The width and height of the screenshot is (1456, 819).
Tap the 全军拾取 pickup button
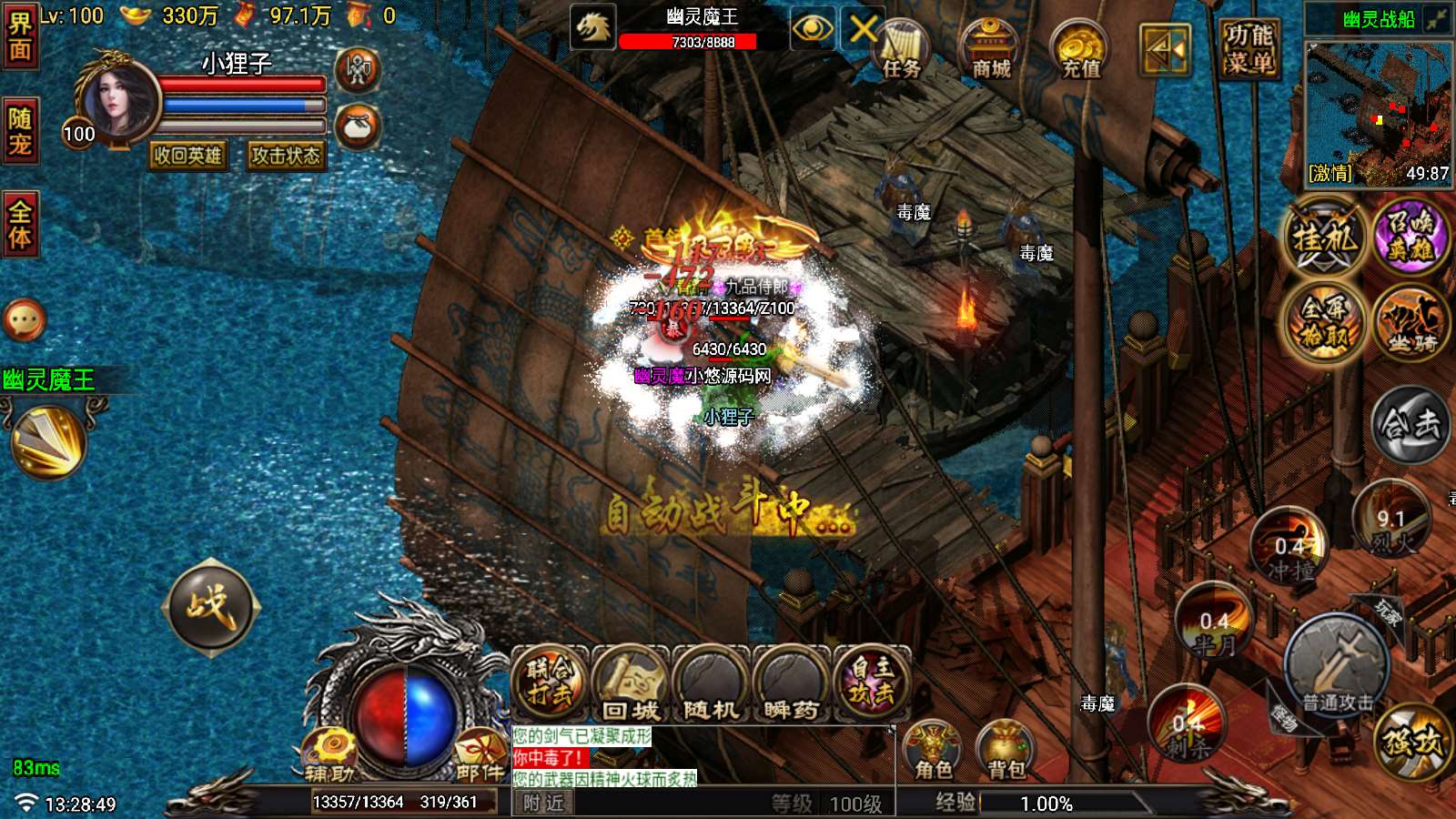click(x=1325, y=321)
